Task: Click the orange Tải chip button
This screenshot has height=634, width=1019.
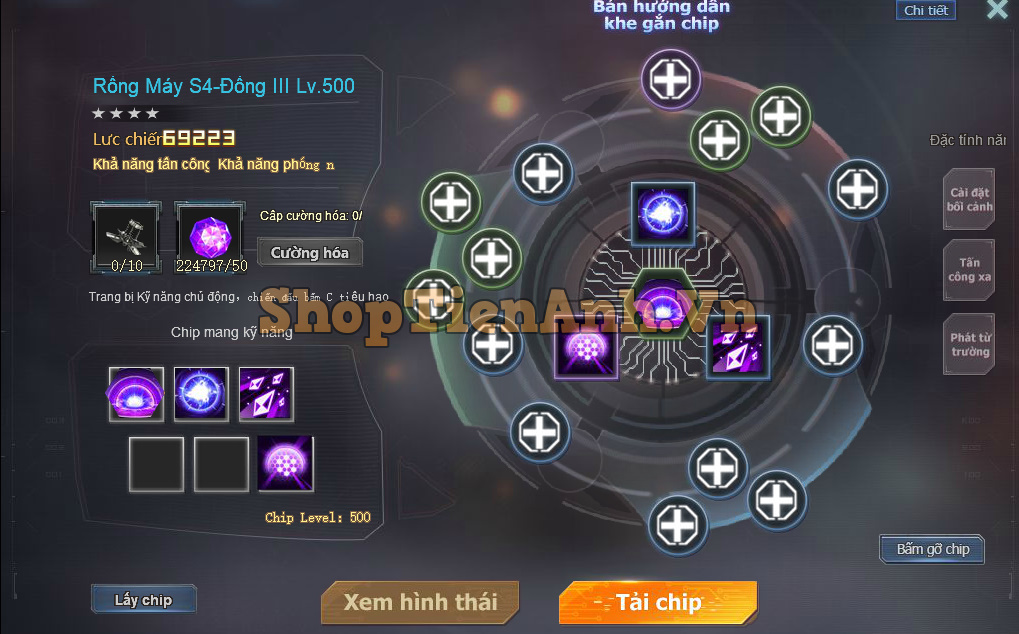Action: click(x=658, y=602)
